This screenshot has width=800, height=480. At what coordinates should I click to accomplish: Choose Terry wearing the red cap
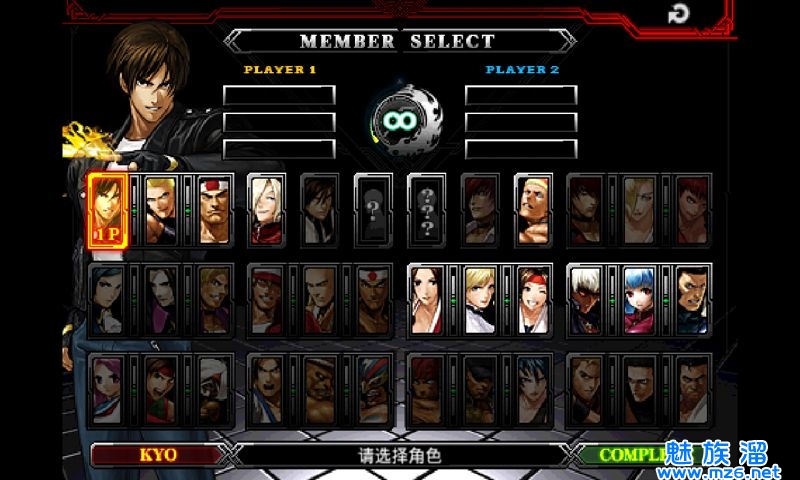266,300
